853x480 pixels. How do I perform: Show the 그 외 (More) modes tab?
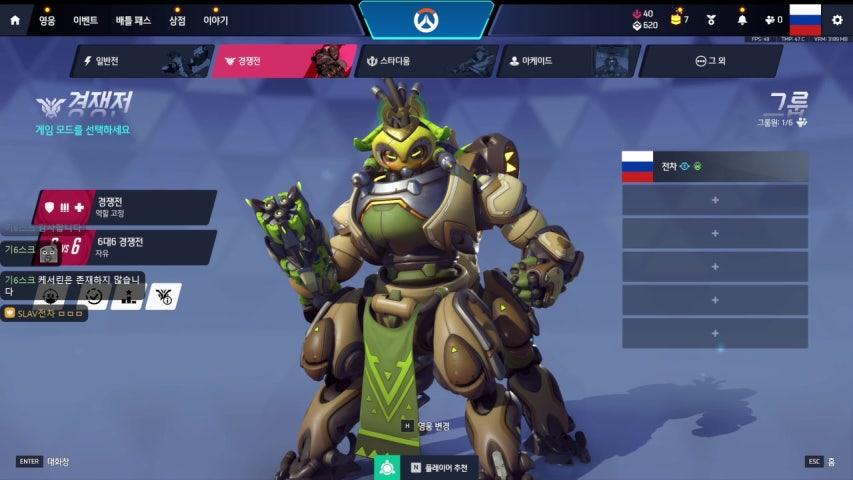point(710,61)
